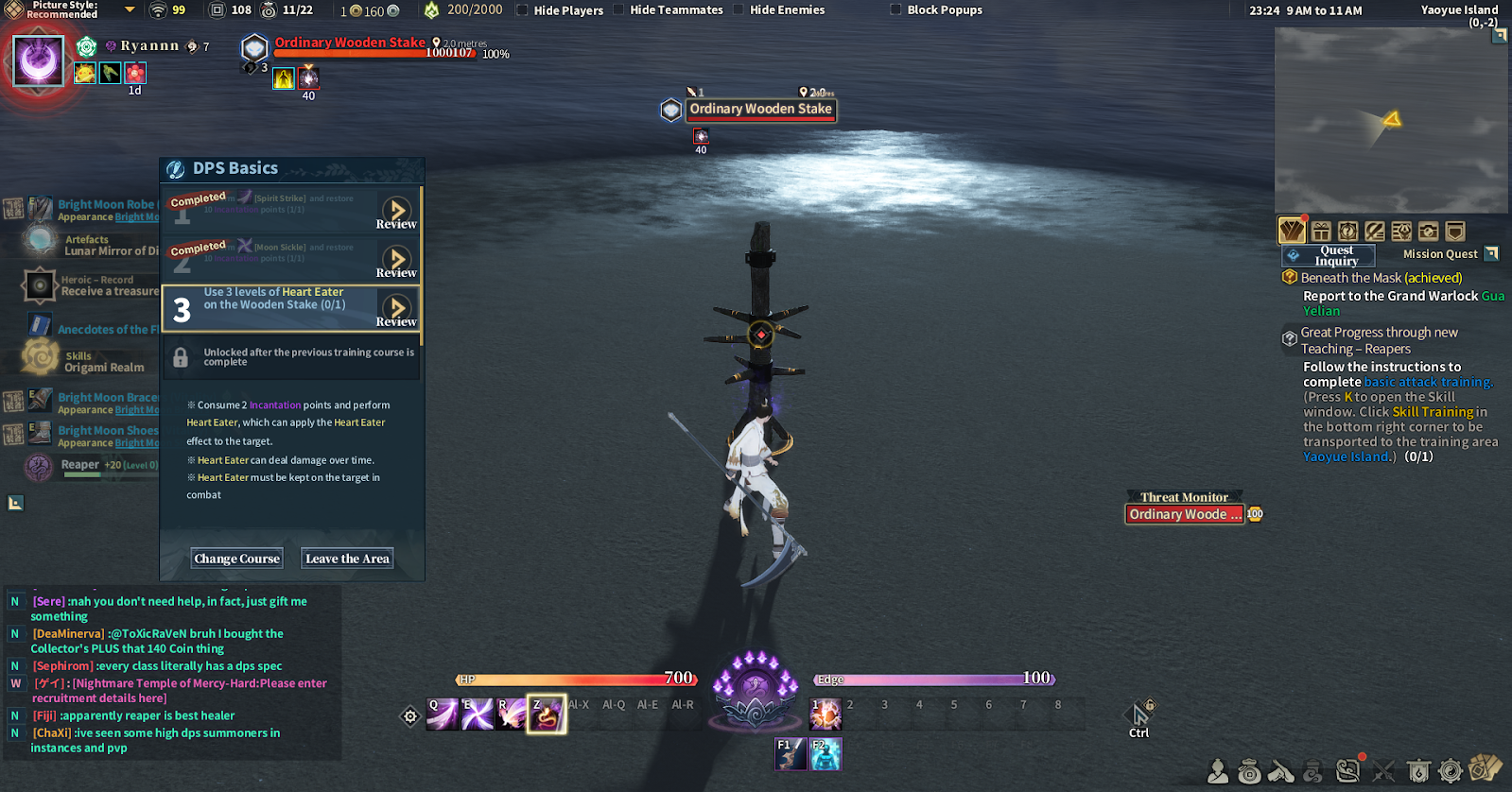The height and width of the screenshot is (792, 1512).
Task: Enable the Hide Teammates option
Action: 618,10
